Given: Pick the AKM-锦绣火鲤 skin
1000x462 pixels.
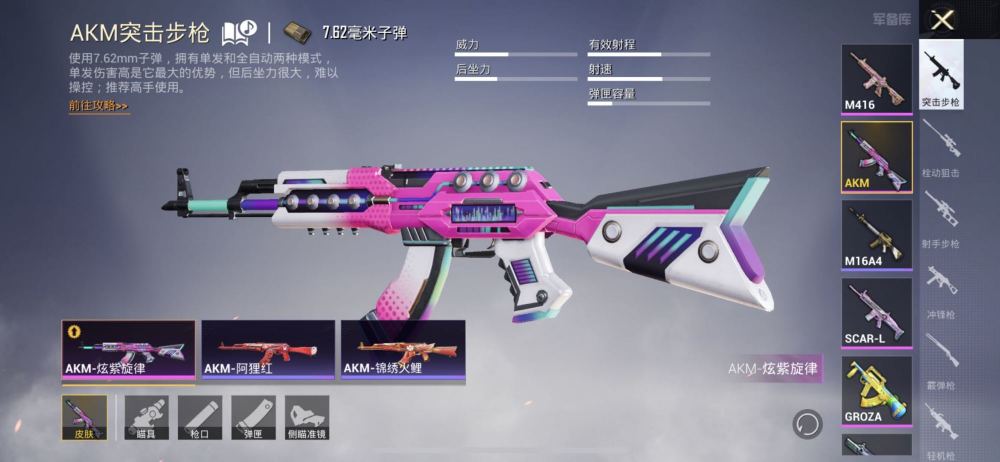Looking at the screenshot, I should [402, 351].
